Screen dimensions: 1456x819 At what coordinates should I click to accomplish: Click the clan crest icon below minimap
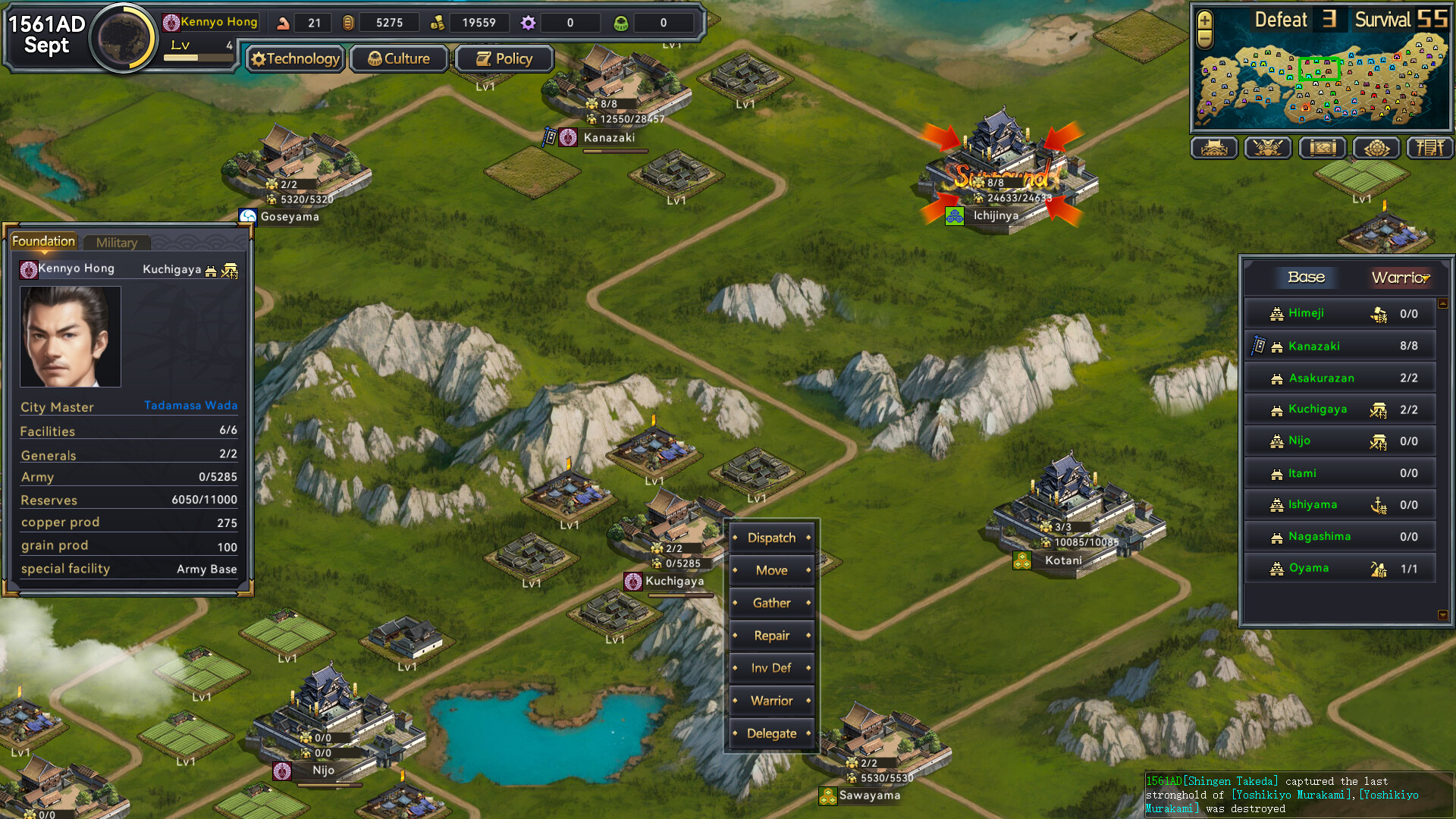pyautogui.click(x=1376, y=148)
